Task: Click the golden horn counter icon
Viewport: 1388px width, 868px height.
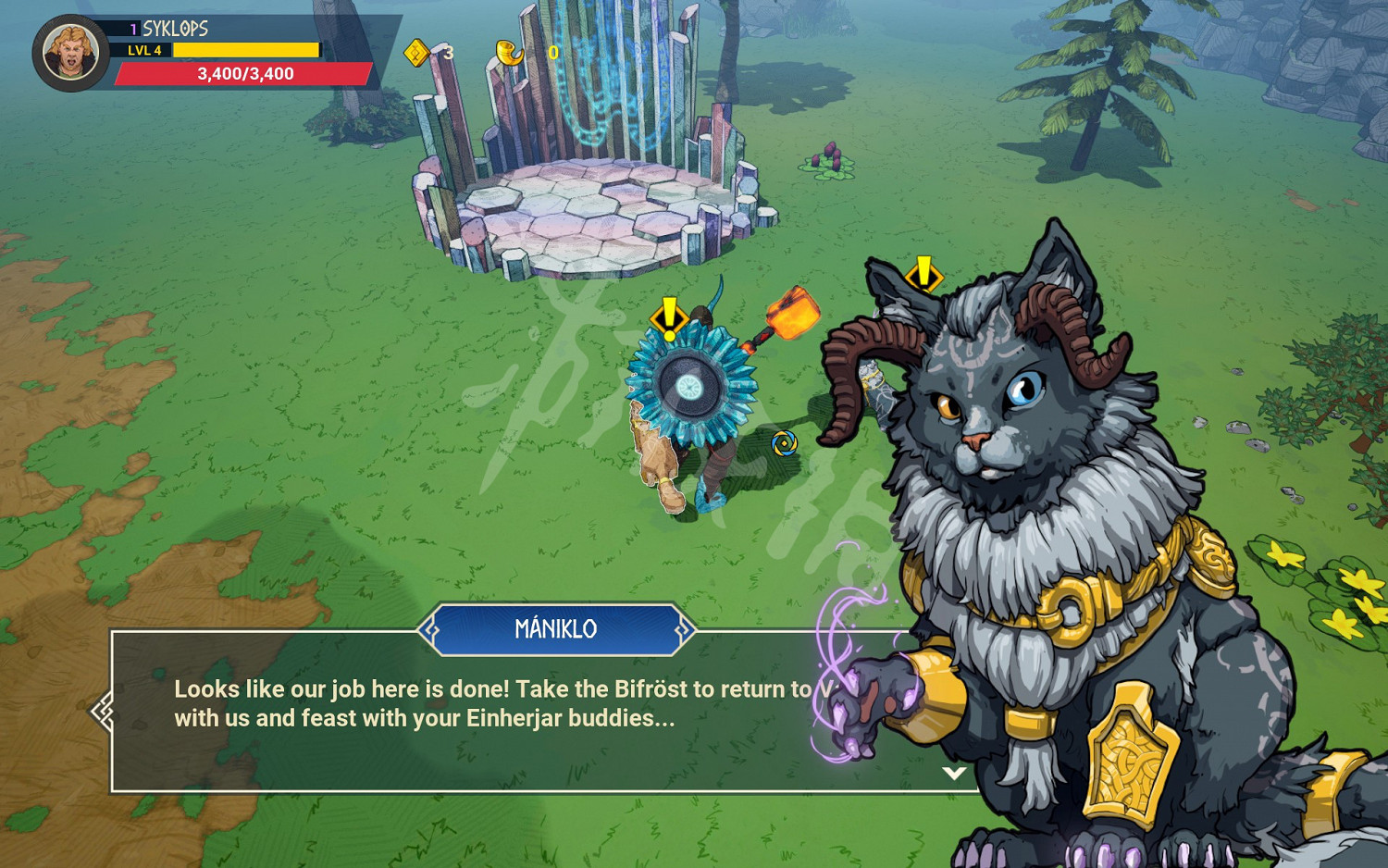Action: (509, 53)
